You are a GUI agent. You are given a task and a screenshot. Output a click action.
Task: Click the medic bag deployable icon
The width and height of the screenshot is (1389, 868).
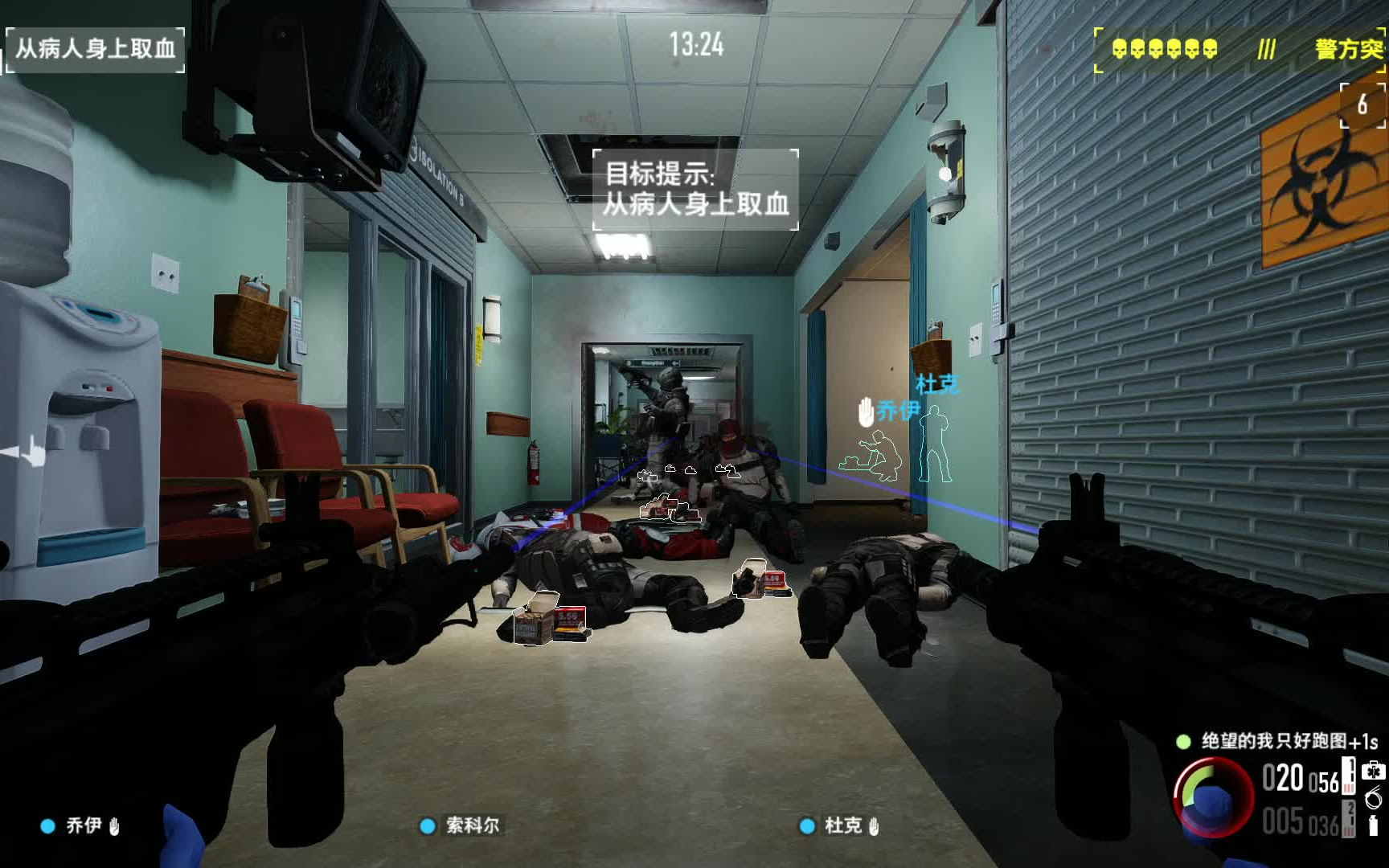[1375, 771]
